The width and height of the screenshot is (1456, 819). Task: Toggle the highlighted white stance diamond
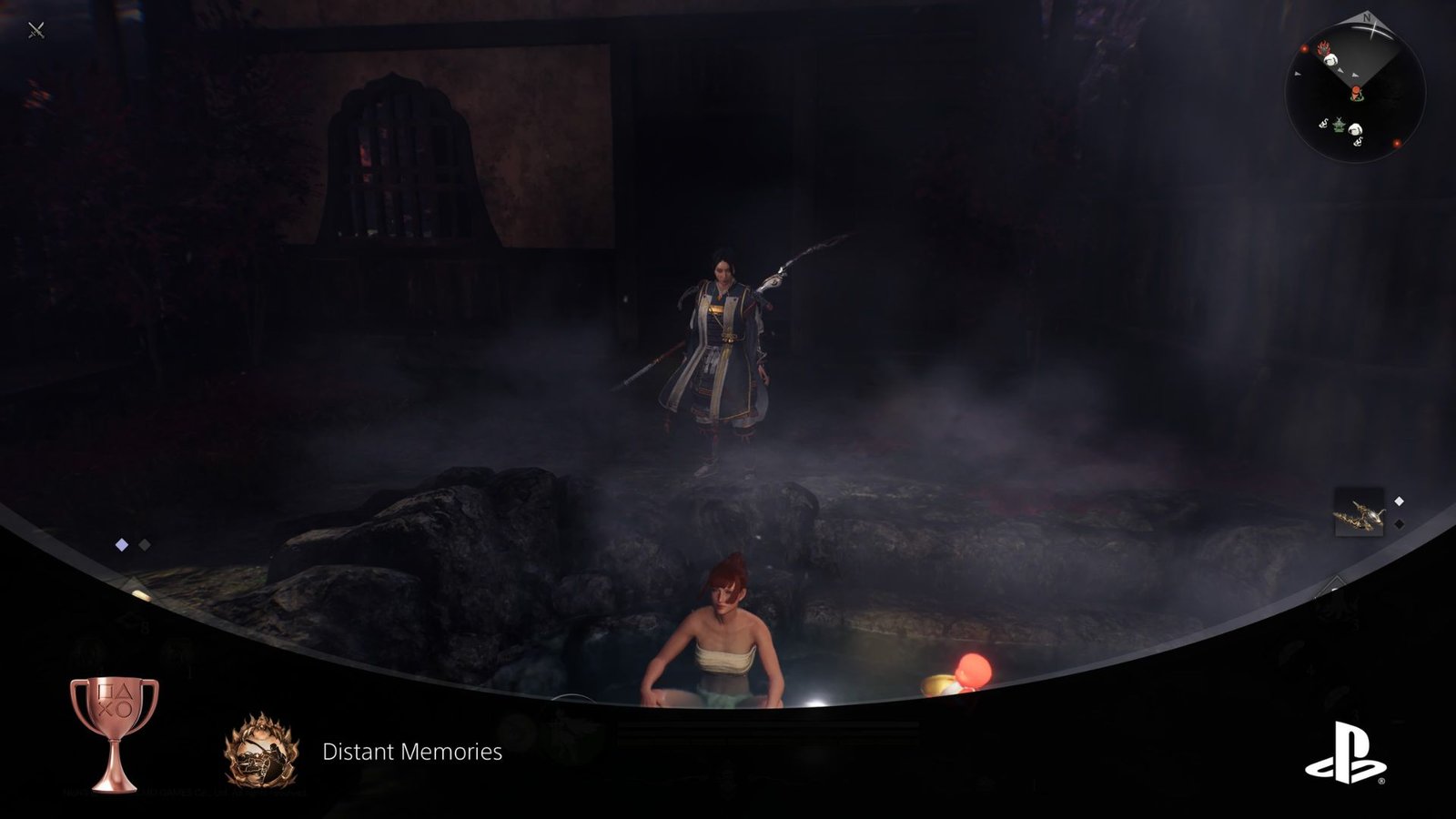tap(121, 544)
